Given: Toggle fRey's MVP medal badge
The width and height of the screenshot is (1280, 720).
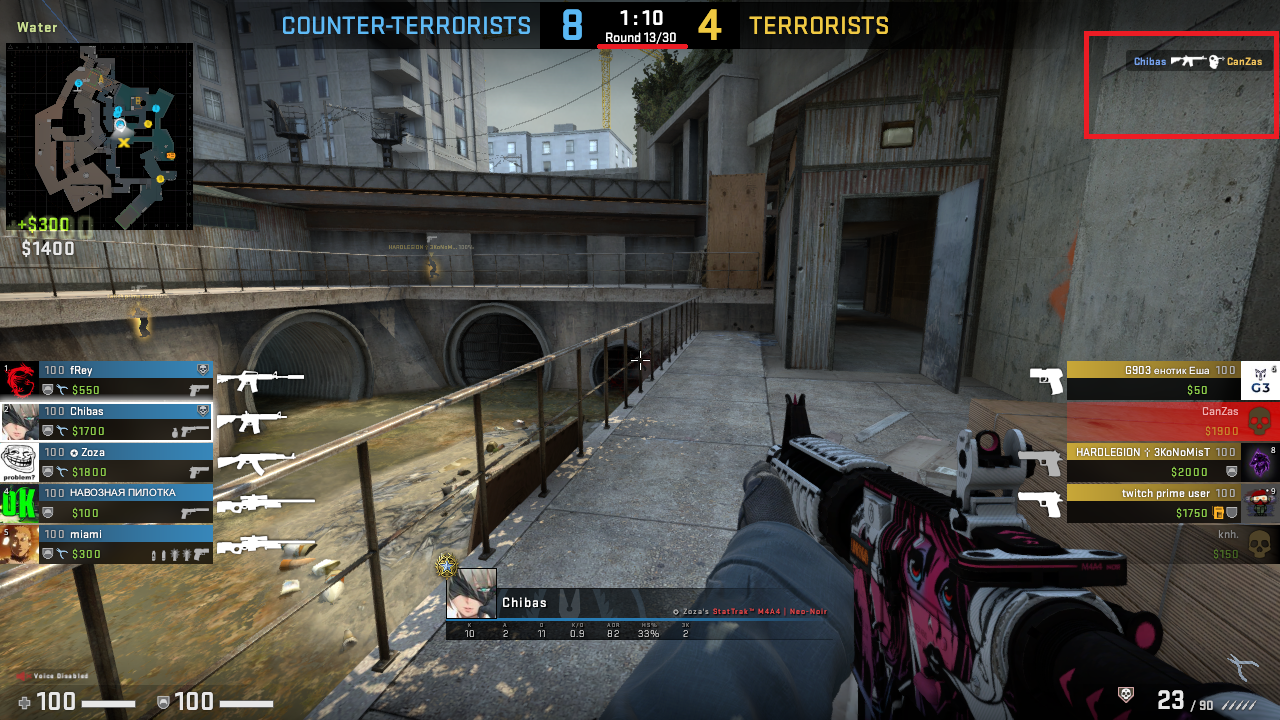Looking at the screenshot, I should tap(201, 369).
